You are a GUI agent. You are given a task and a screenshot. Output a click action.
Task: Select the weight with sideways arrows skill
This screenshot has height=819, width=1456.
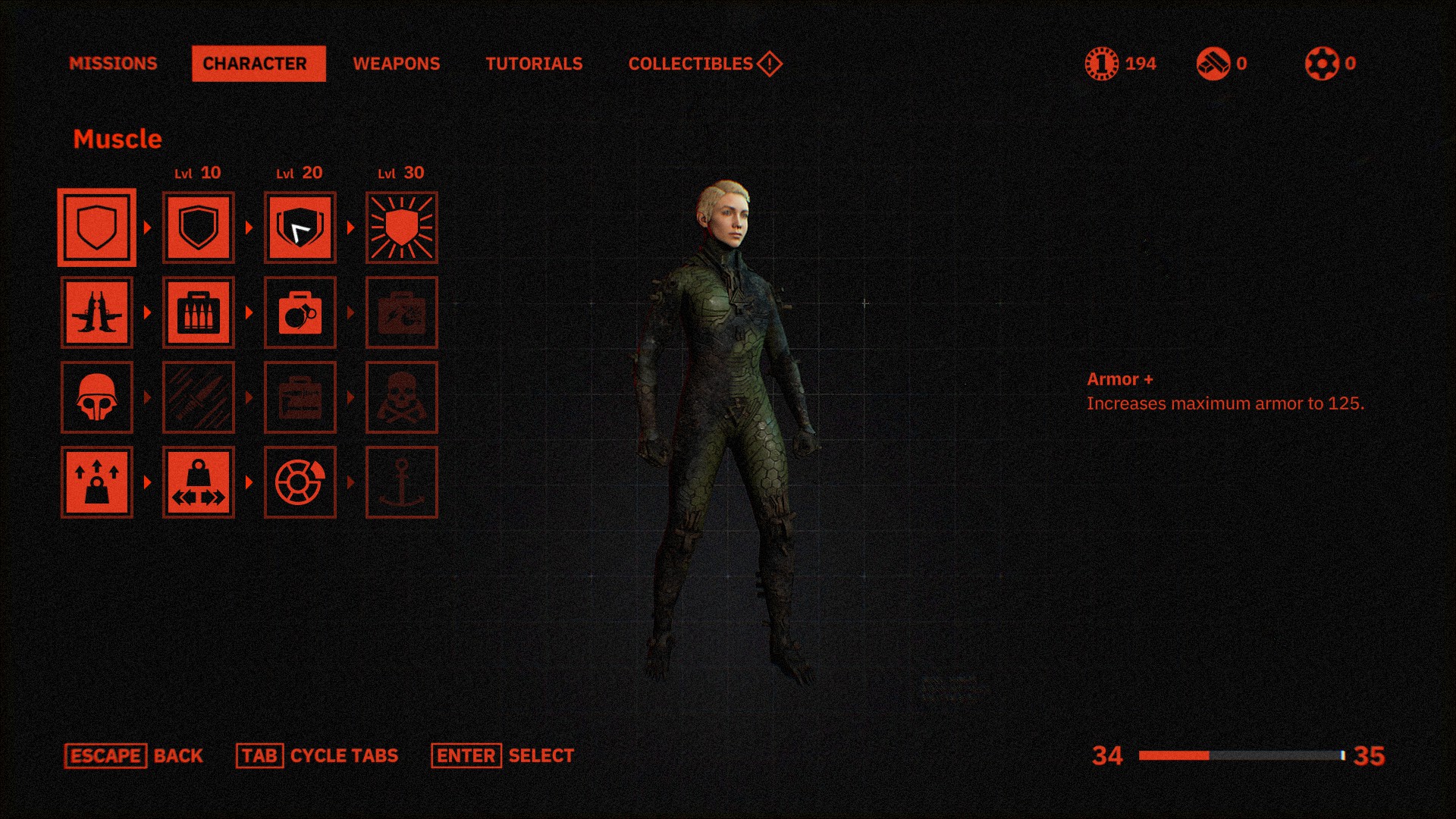click(x=199, y=482)
